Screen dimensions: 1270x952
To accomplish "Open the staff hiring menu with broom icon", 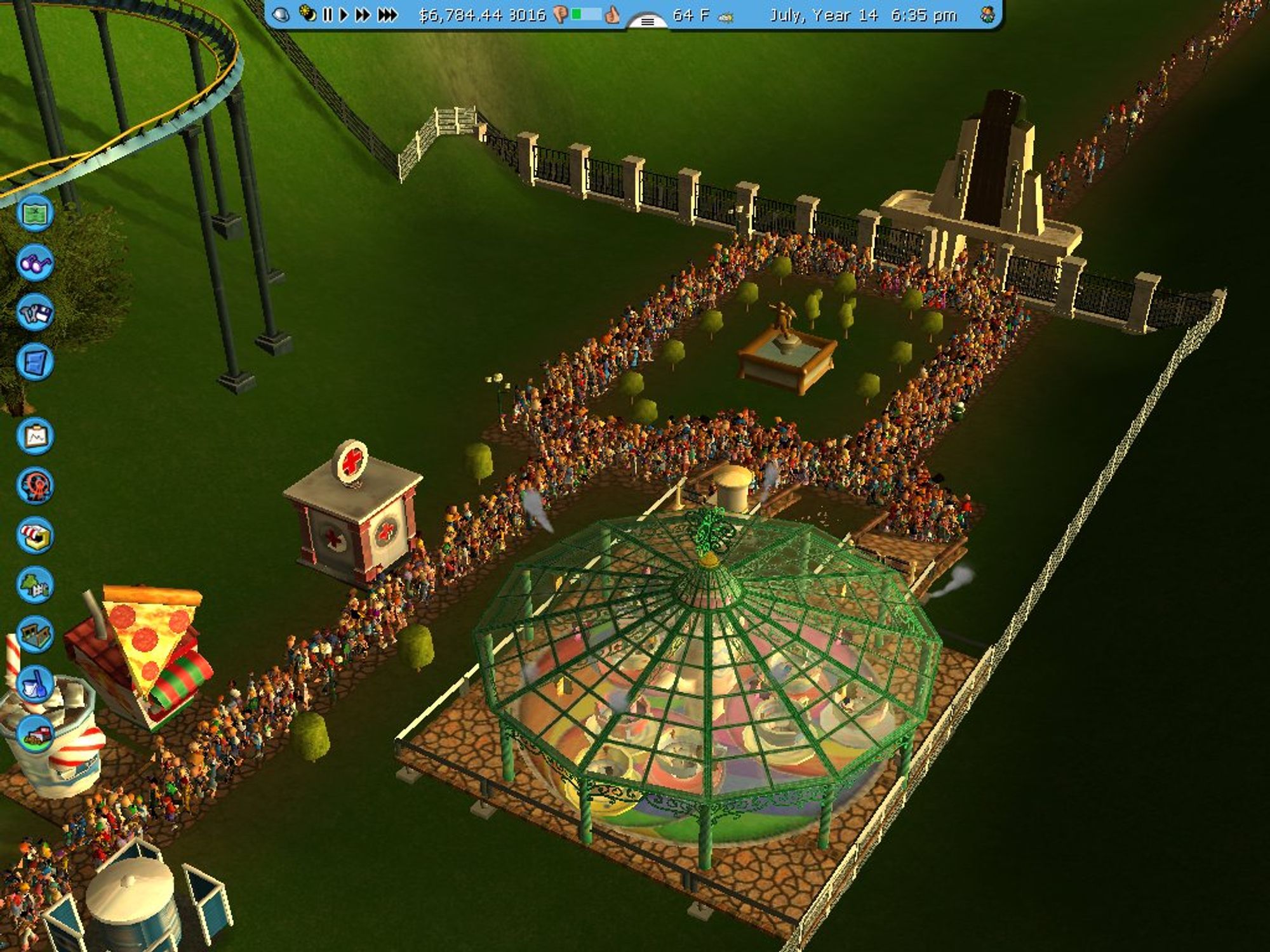I will pyautogui.click(x=35, y=684).
